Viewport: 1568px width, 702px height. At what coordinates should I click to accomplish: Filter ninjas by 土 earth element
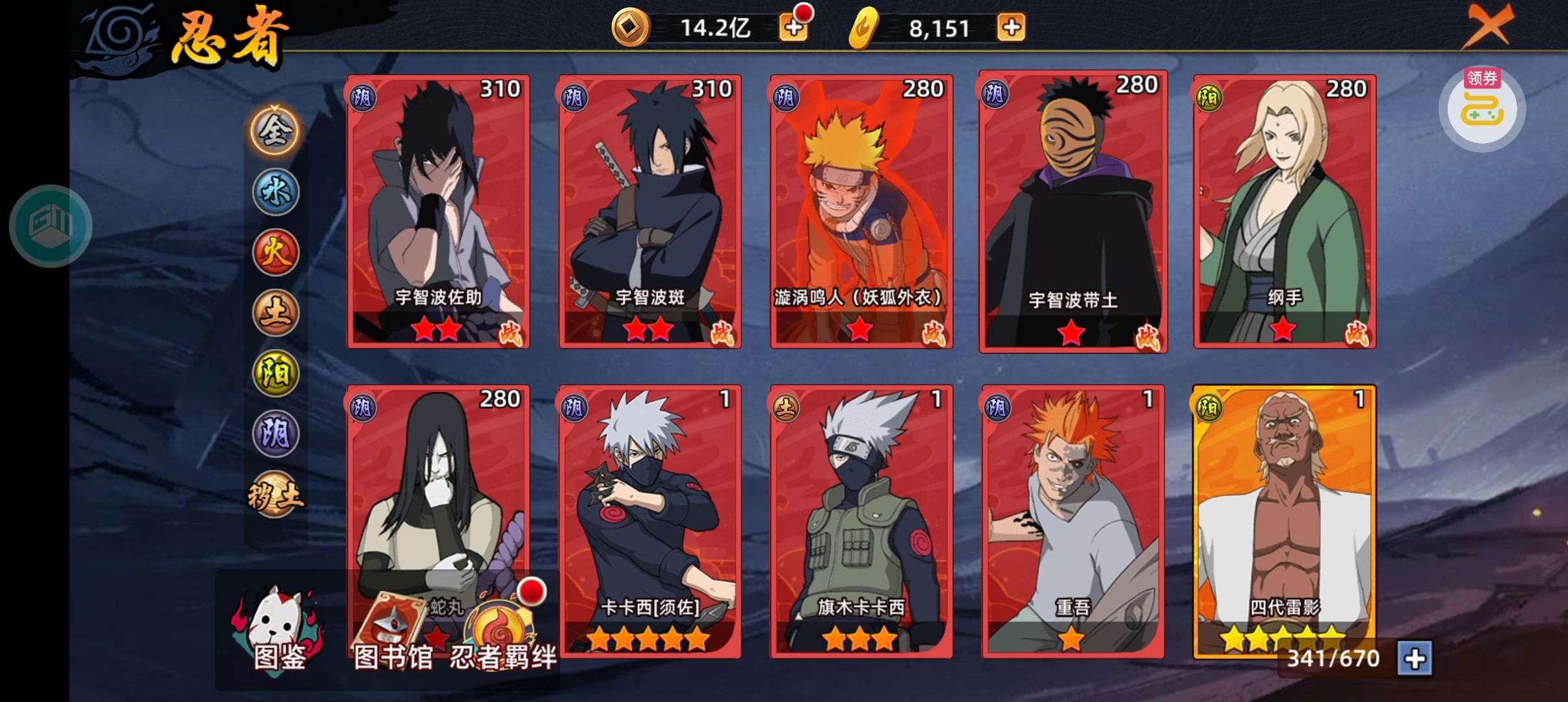[x=276, y=313]
